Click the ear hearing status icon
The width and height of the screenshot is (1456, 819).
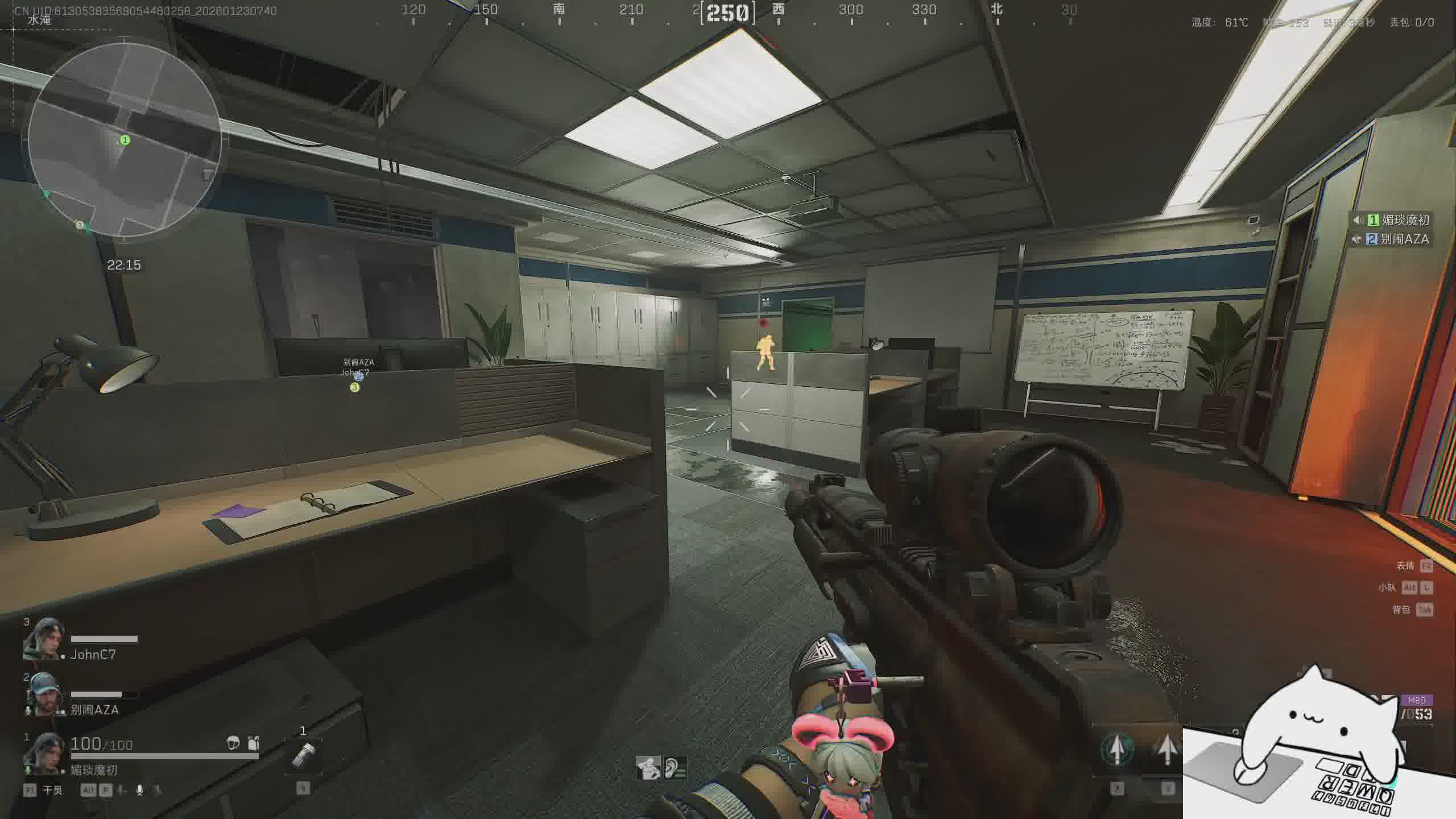675,768
